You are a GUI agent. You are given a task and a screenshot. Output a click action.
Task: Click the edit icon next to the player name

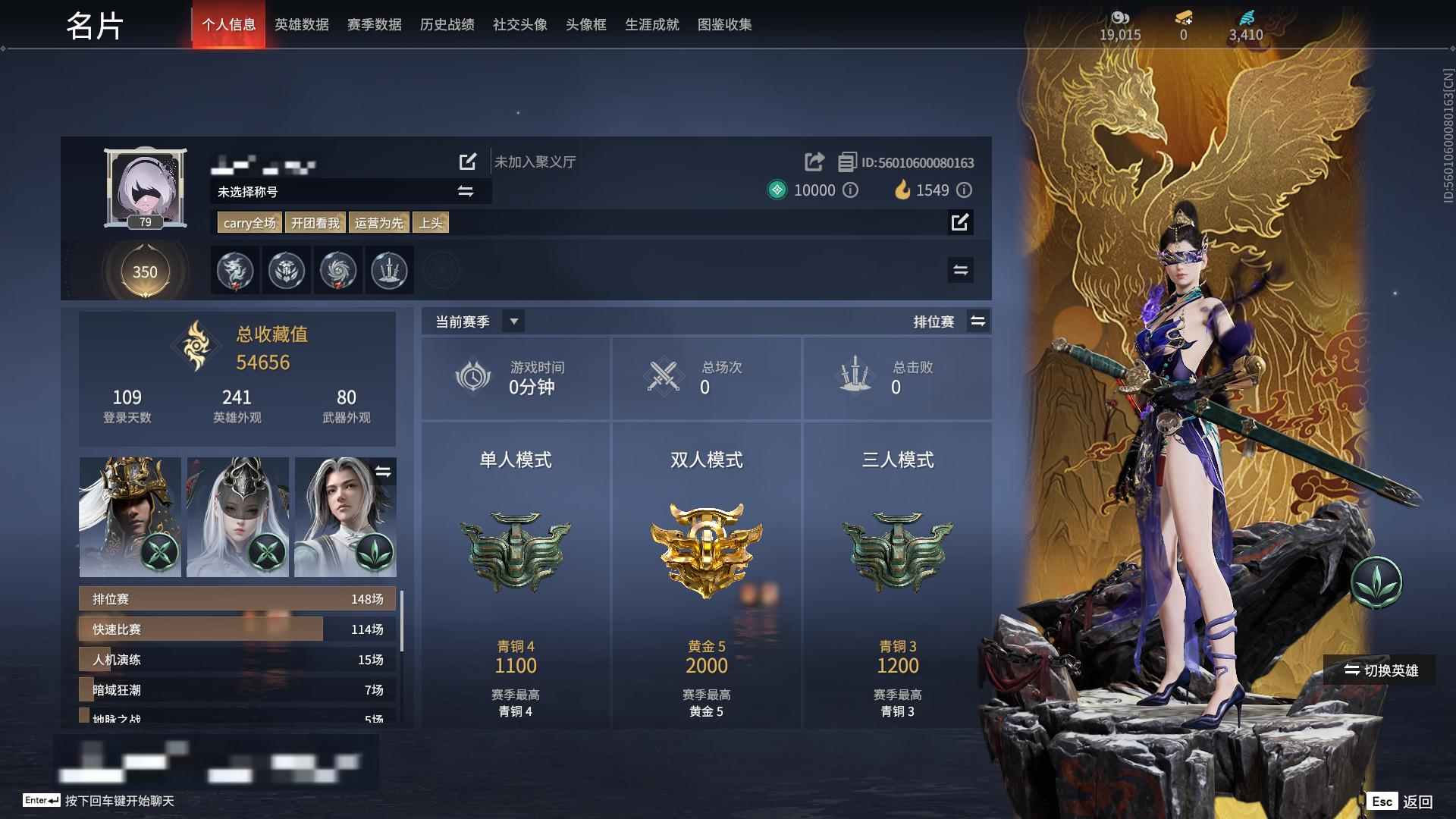point(467,161)
